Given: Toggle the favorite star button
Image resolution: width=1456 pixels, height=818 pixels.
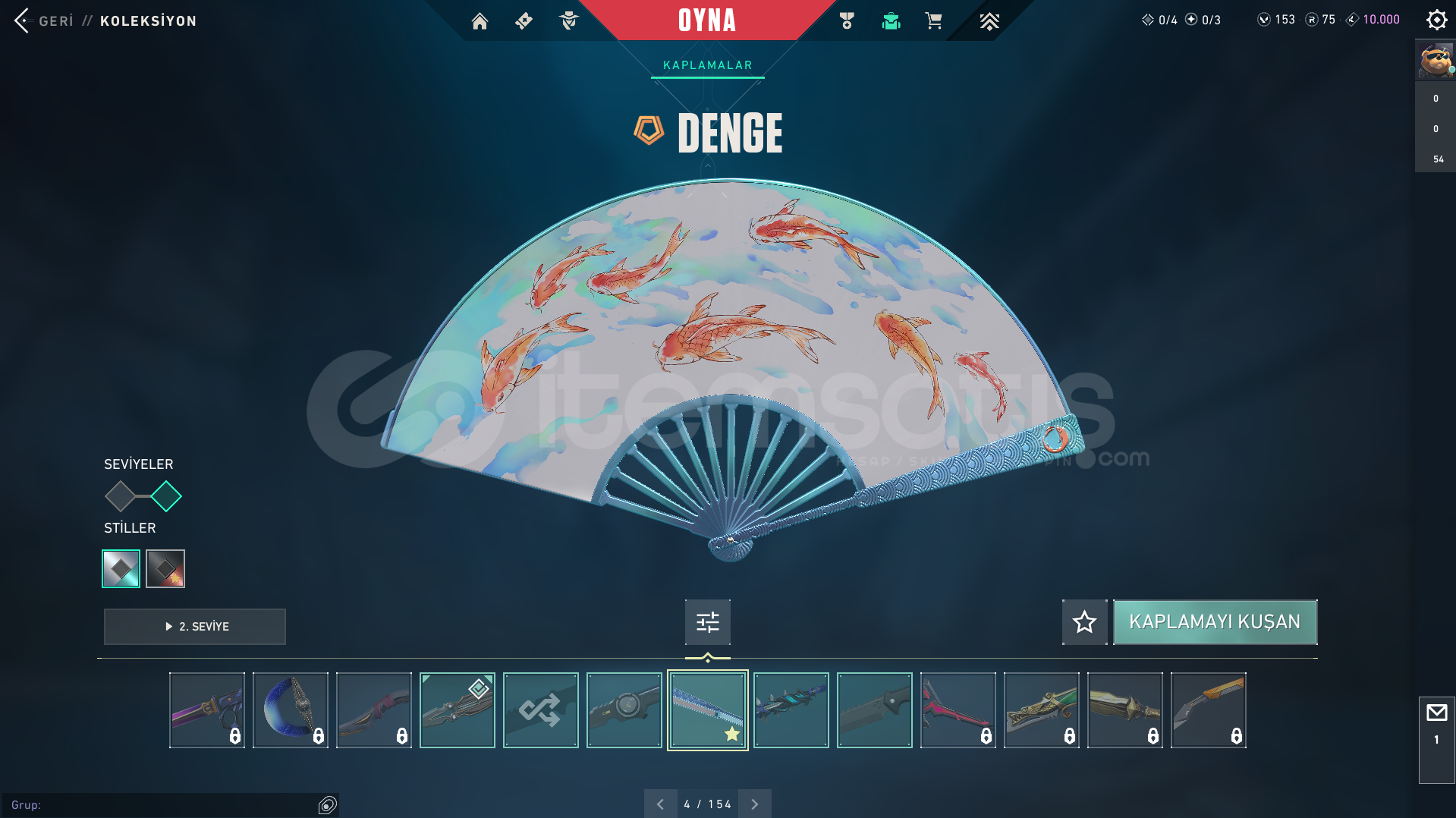Looking at the screenshot, I should coord(1084,622).
